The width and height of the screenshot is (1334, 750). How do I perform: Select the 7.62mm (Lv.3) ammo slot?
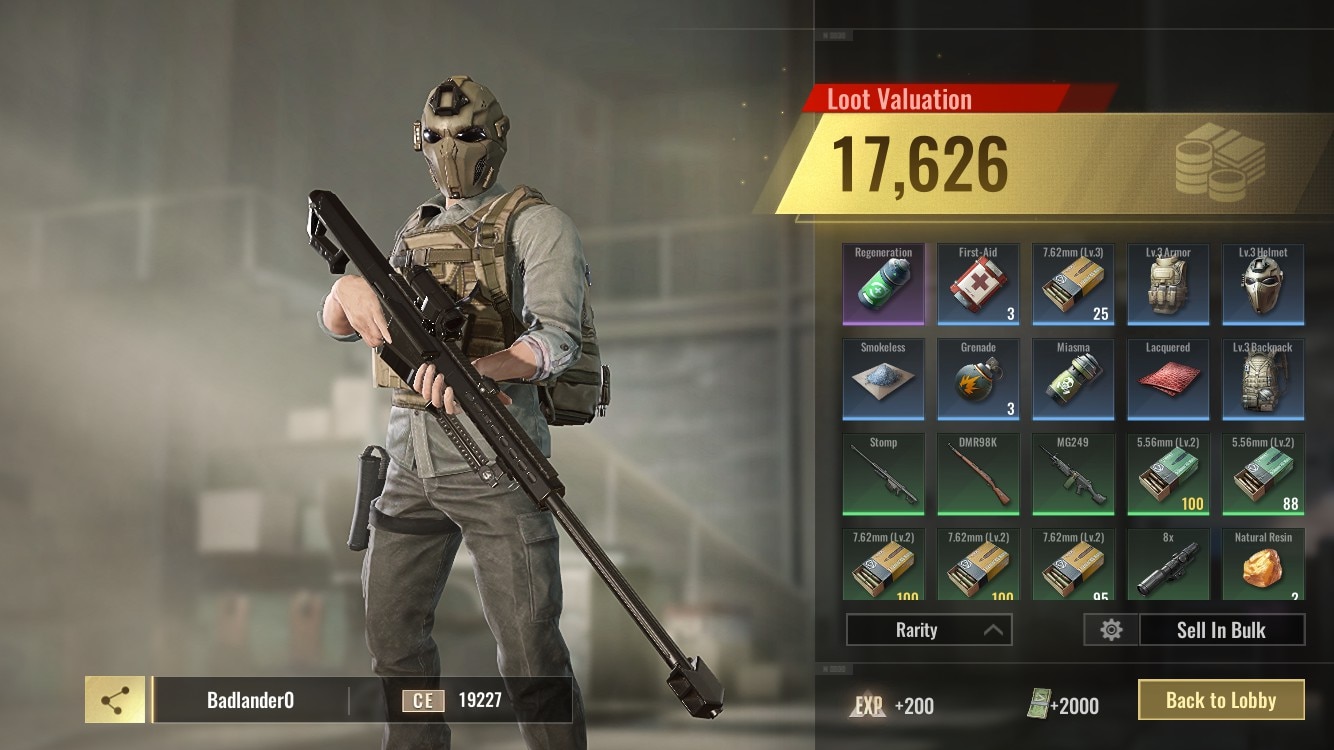point(1073,285)
